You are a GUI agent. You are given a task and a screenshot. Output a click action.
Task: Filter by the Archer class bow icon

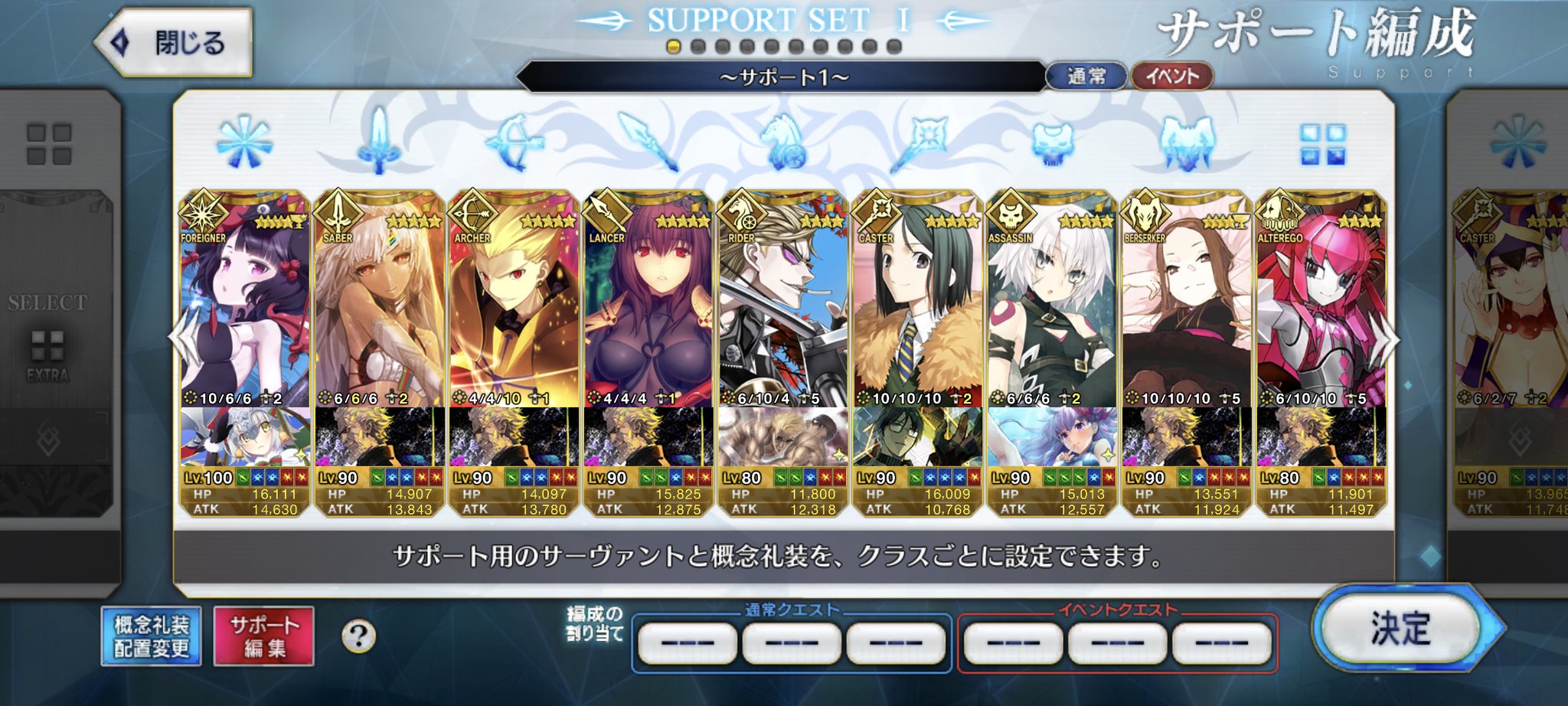[514, 142]
